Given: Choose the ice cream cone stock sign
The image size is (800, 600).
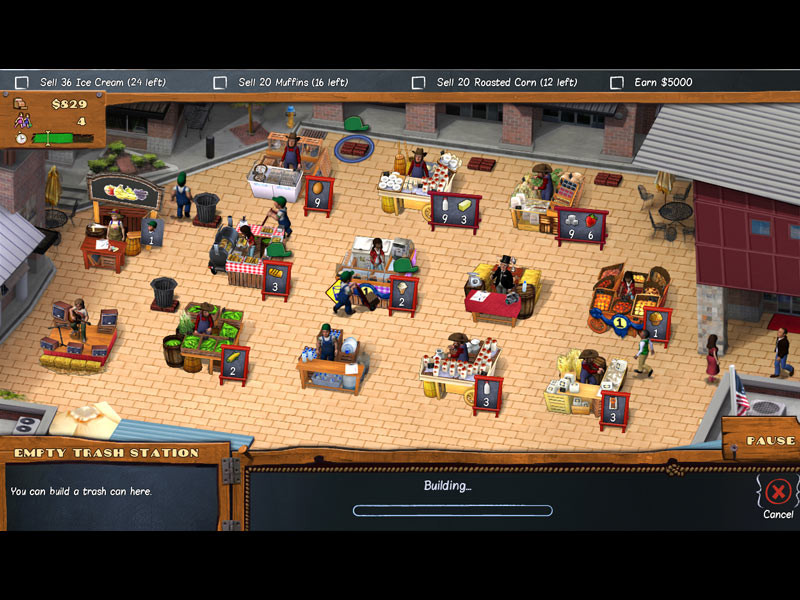Looking at the screenshot, I should pos(402,295).
